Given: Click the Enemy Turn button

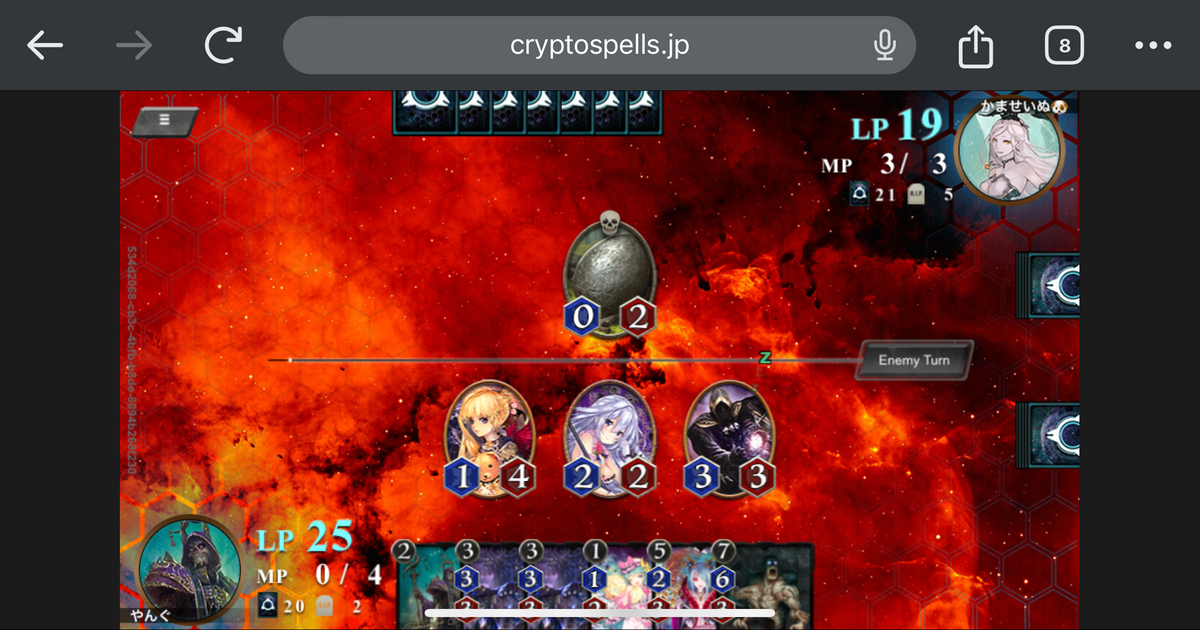Looking at the screenshot, I should point(912,360).
